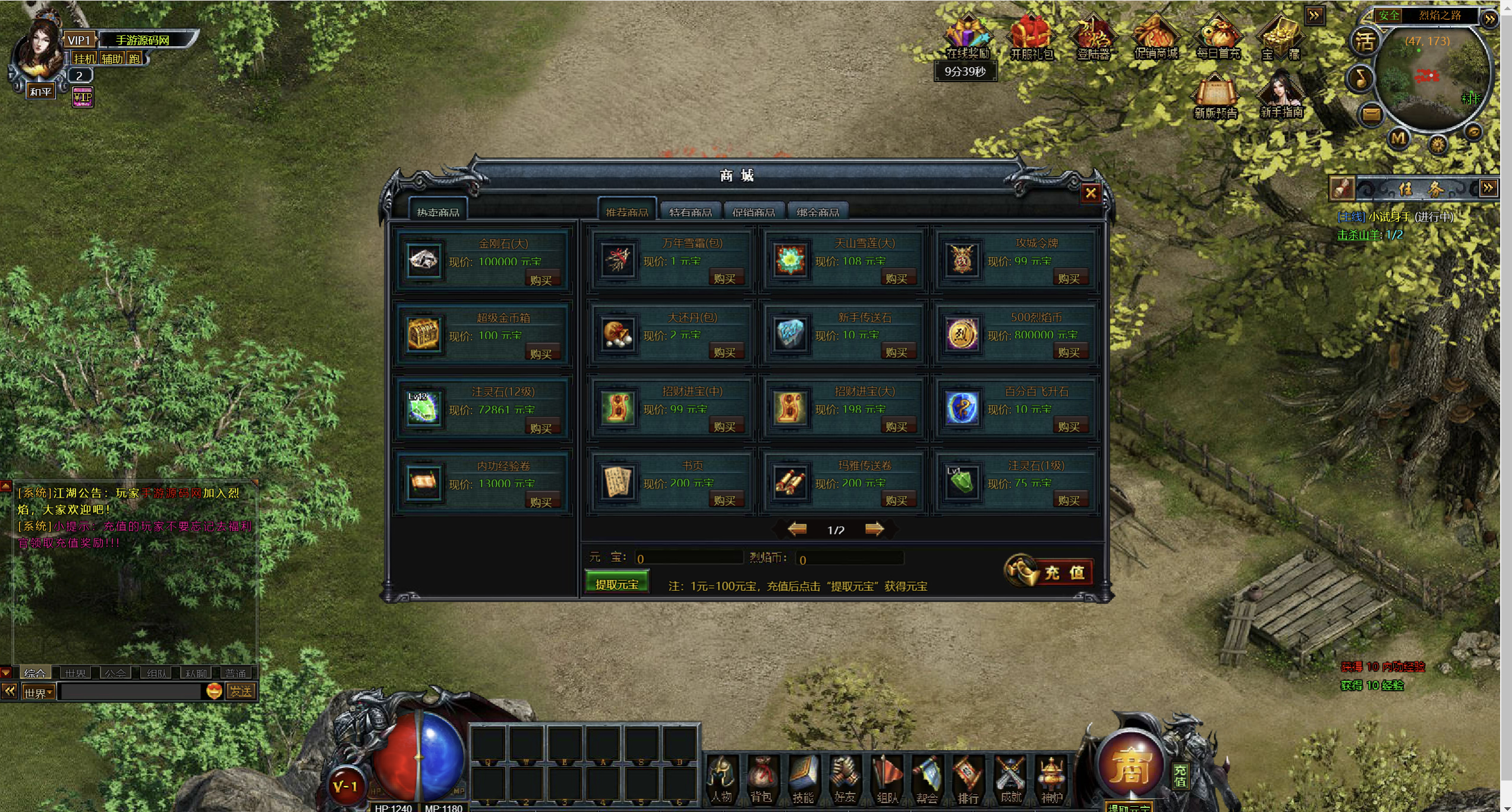Image resolution: width=1512 pixels, height=812 pixels.
Task: Switch to the 特有商品 tab
Action: pyautogui.click(x=690, y=212)
